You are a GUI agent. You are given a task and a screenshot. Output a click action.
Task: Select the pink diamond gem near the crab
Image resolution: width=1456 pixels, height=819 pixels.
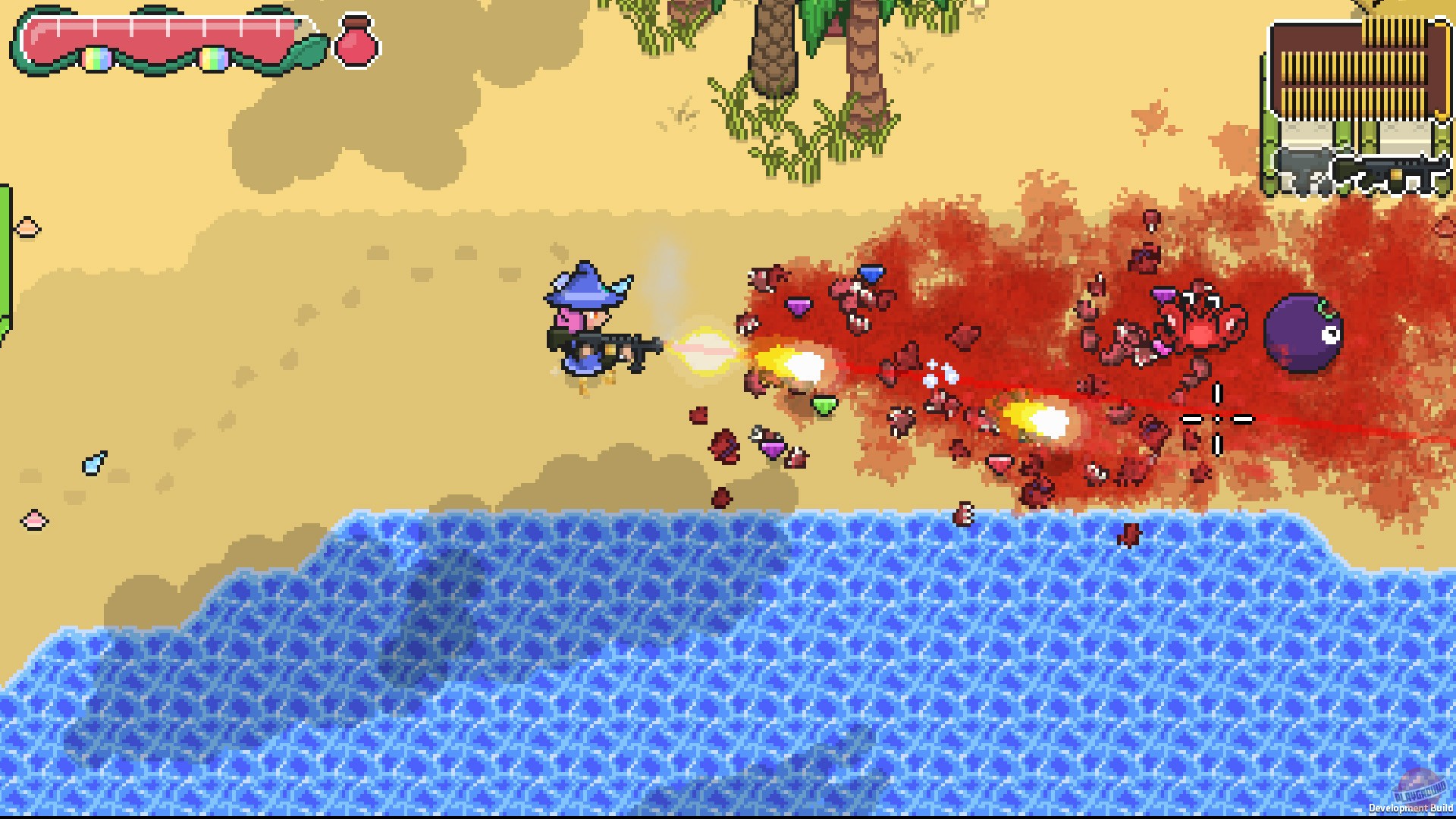click(1161, 347)
